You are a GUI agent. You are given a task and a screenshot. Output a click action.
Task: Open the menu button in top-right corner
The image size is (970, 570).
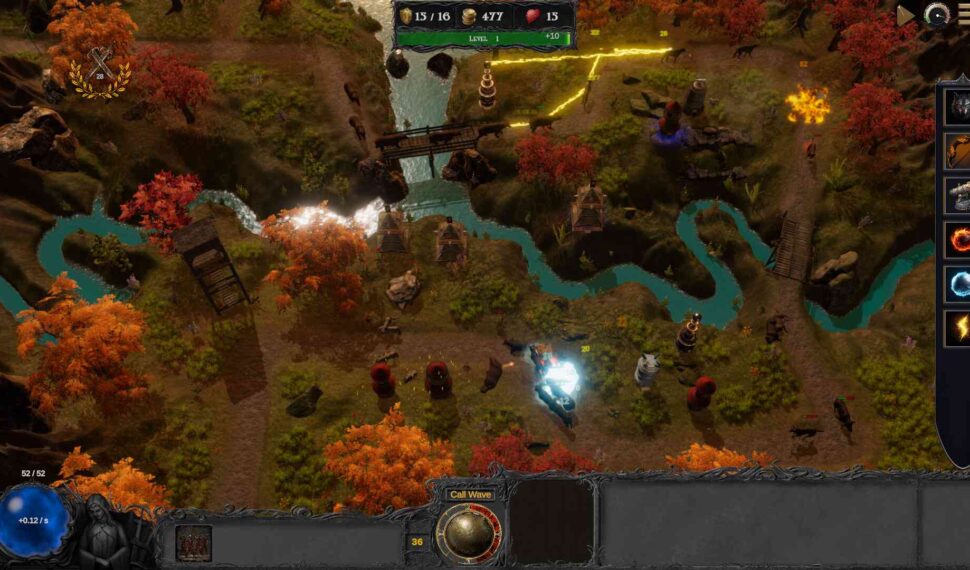964,15
